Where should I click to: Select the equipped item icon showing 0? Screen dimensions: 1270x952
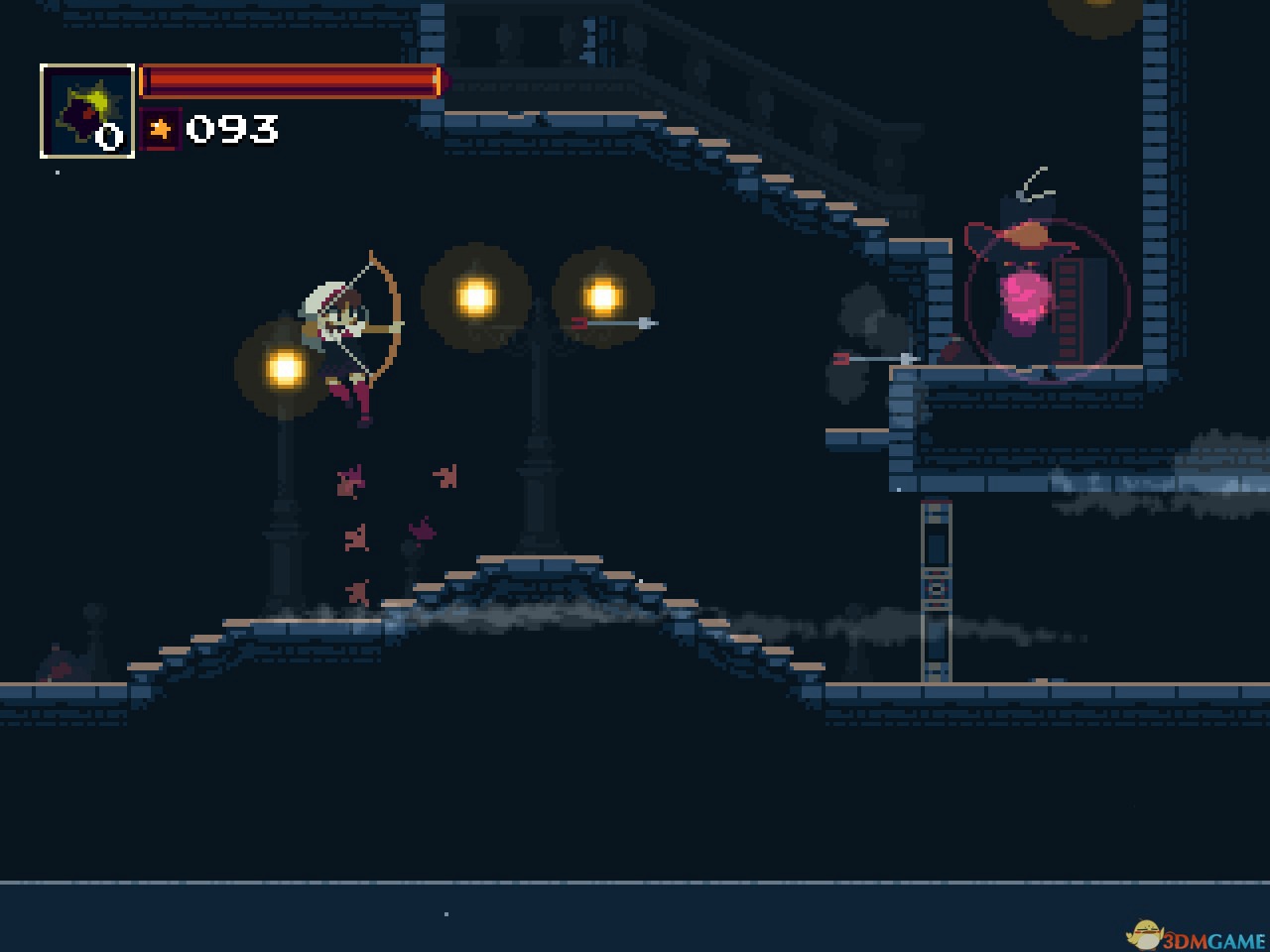click(x=85, y=109)
